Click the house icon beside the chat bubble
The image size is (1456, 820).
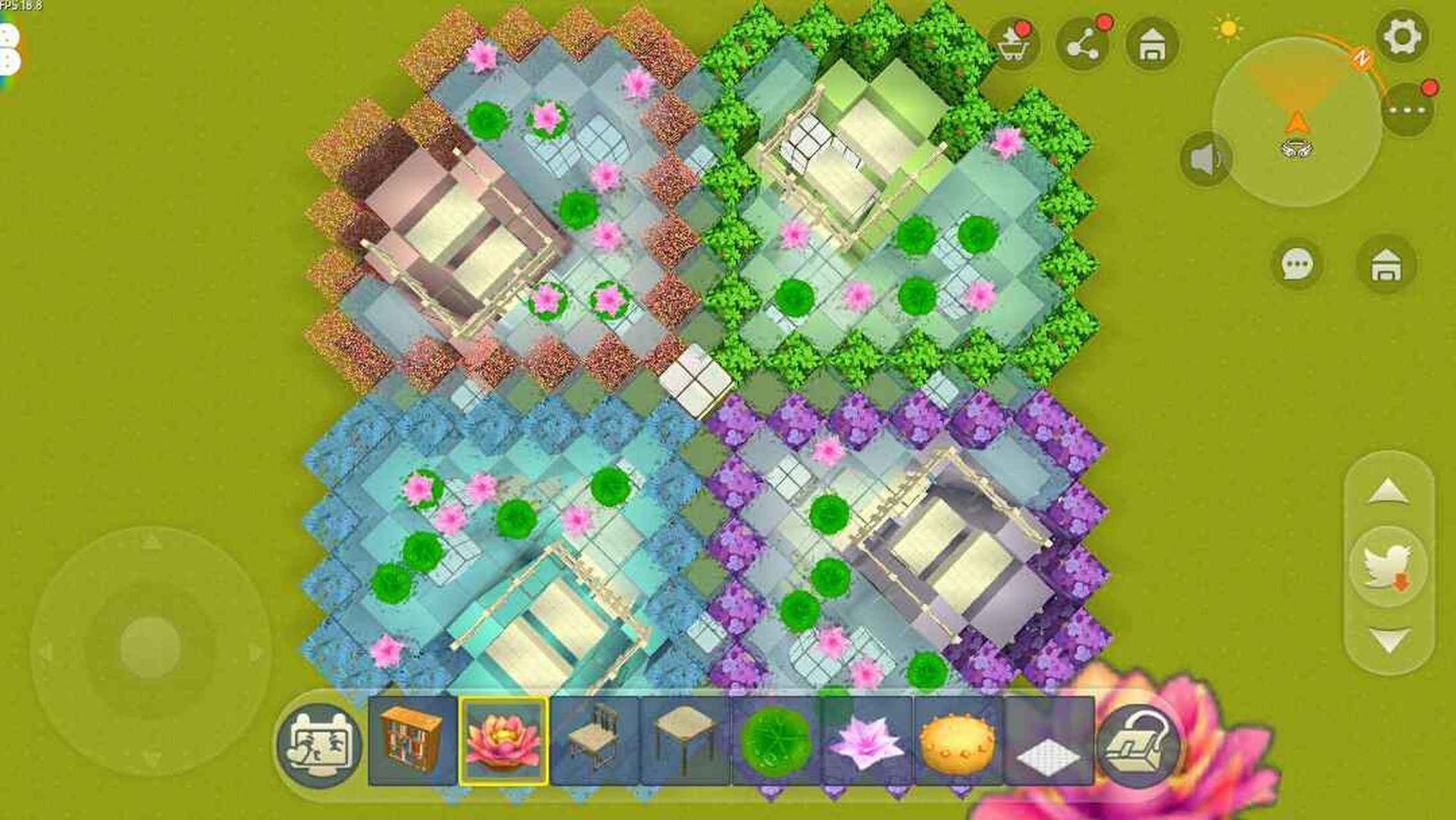[x=1386, y=264]
